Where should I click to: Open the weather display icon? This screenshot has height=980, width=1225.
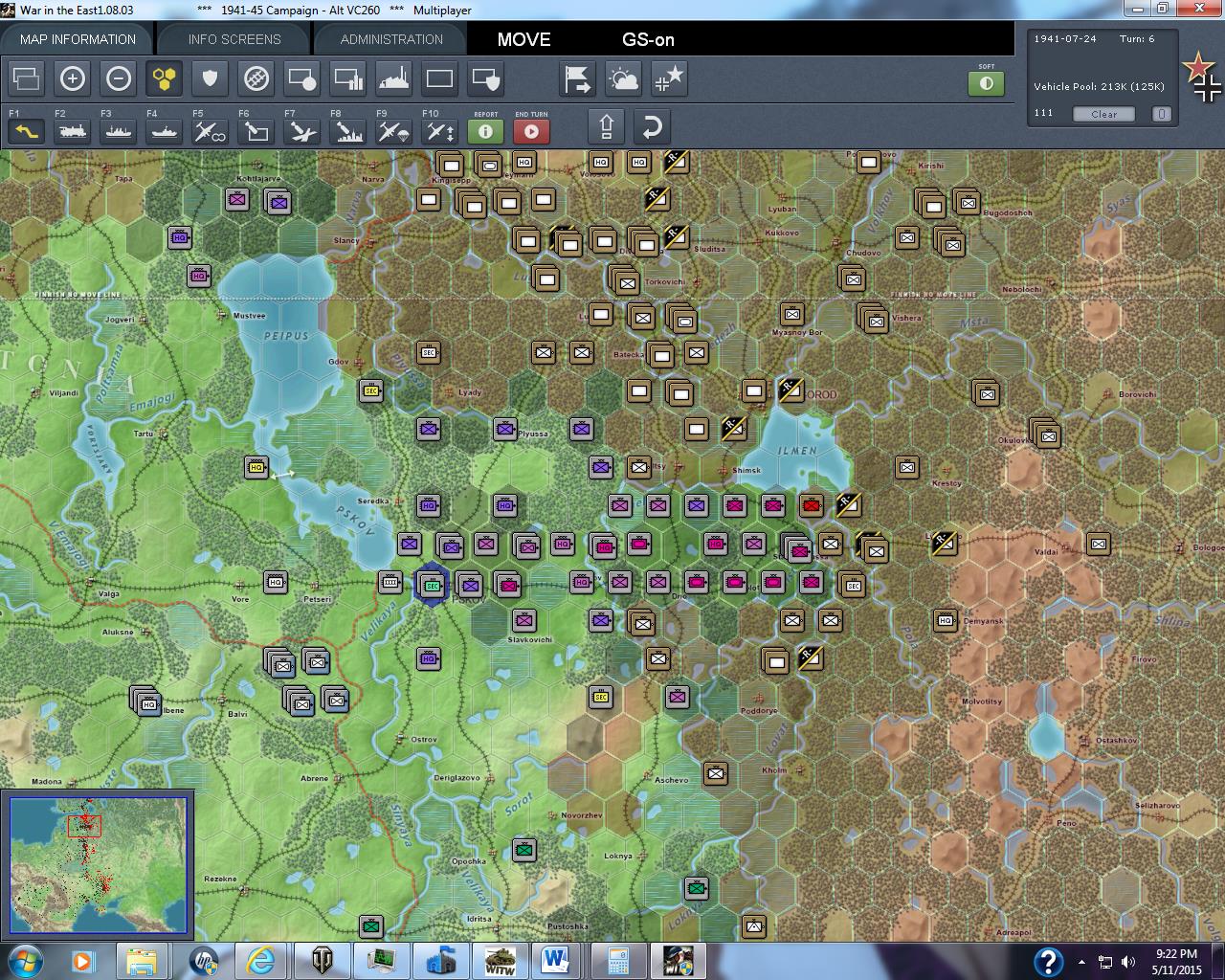[623, 78]
